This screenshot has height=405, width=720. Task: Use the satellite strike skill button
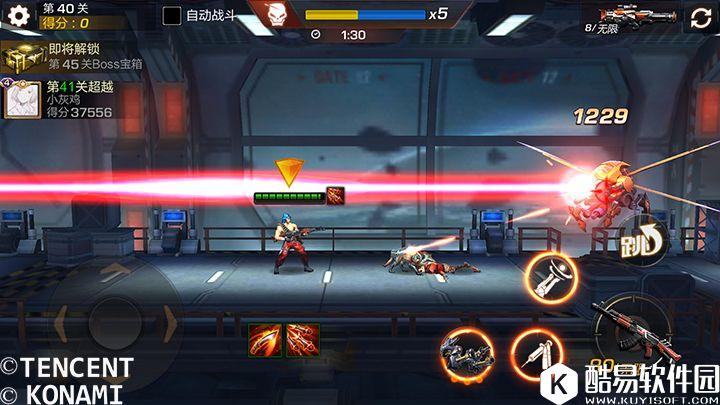[552, 277]
